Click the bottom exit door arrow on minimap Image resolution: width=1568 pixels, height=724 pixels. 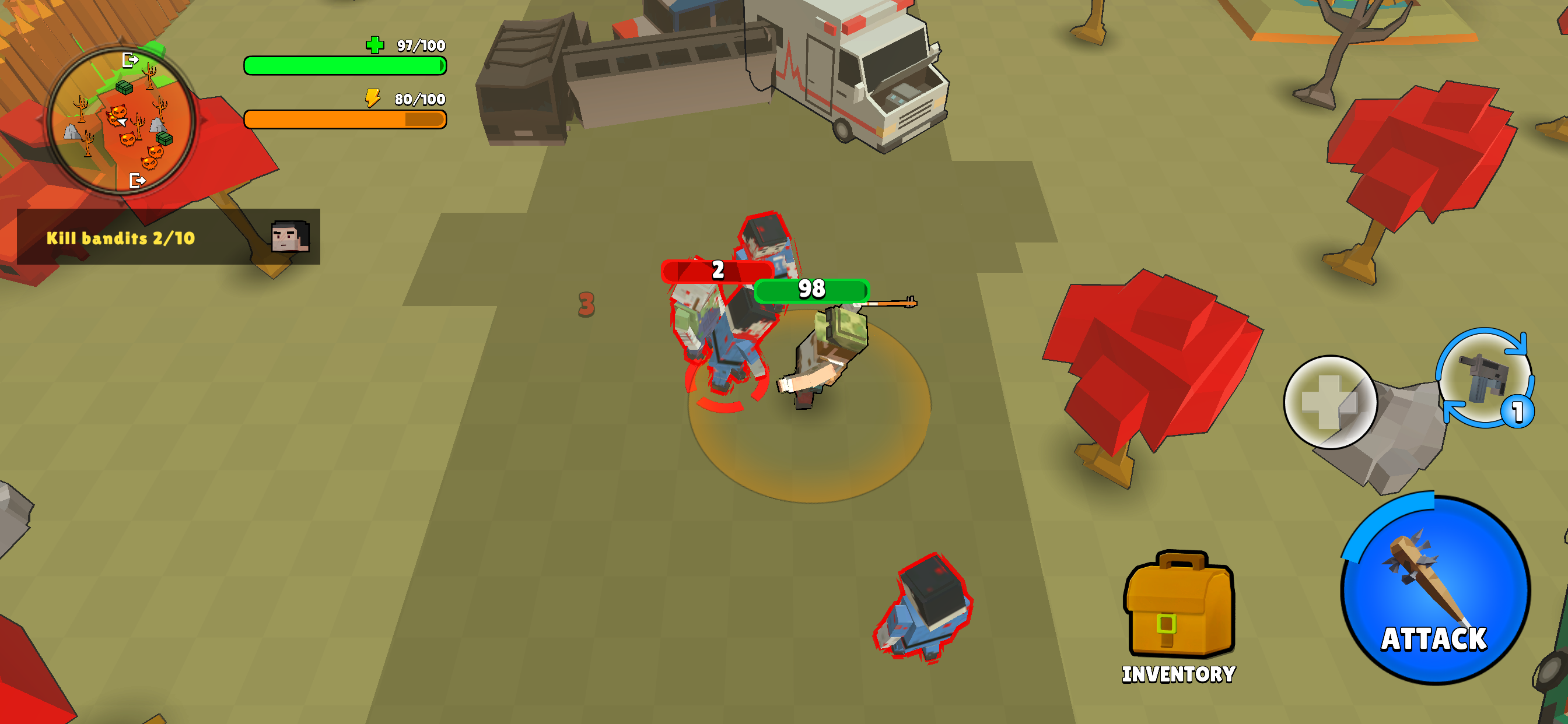(x=138, y=181)
